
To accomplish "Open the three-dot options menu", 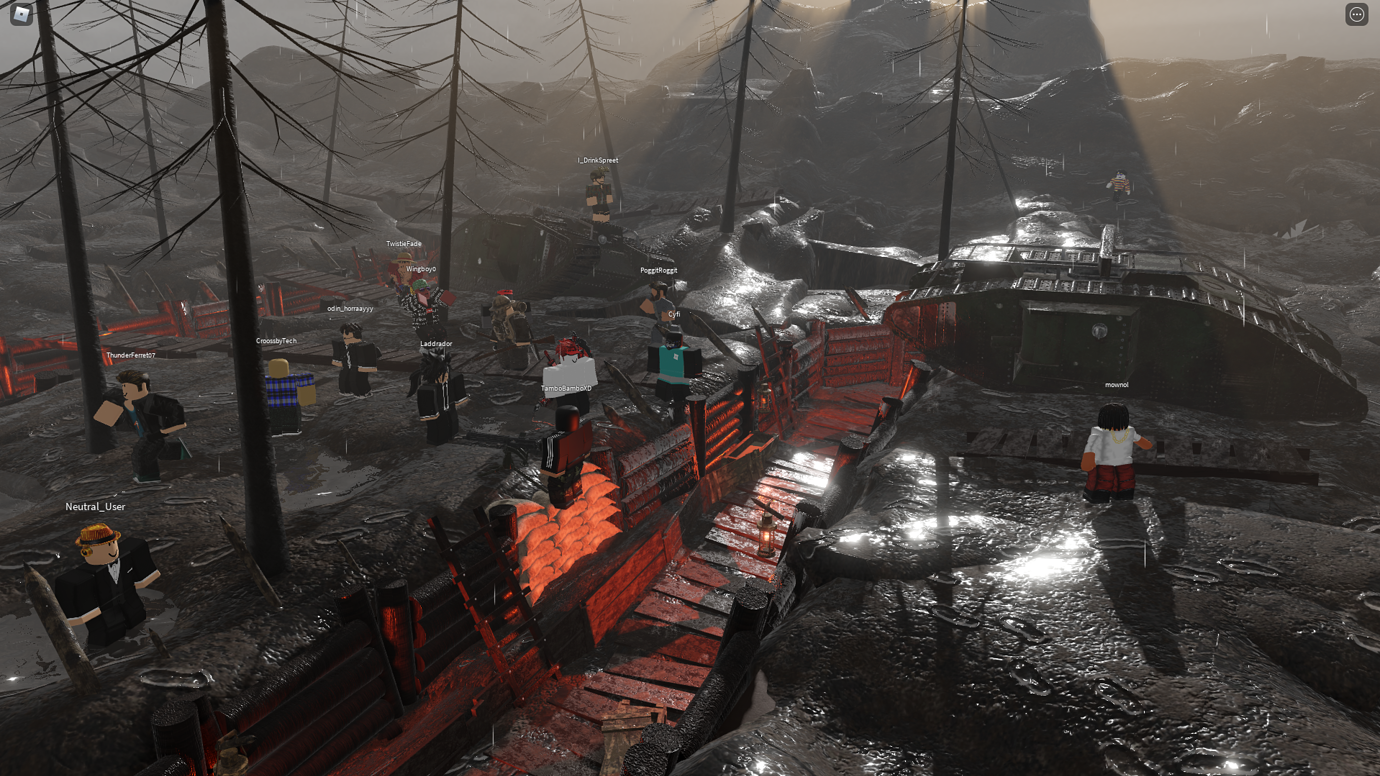I will pos(1356,14).
